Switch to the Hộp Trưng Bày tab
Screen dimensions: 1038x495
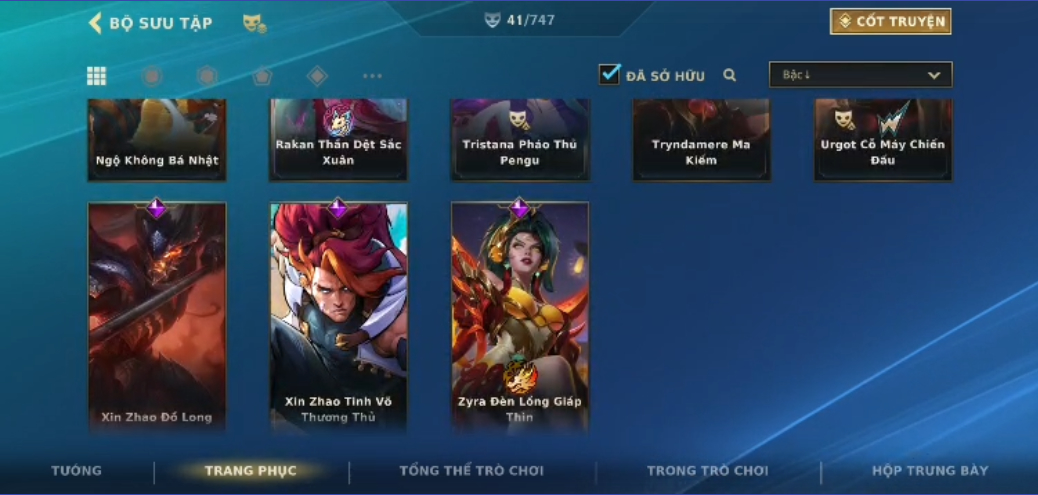[930, 471]
